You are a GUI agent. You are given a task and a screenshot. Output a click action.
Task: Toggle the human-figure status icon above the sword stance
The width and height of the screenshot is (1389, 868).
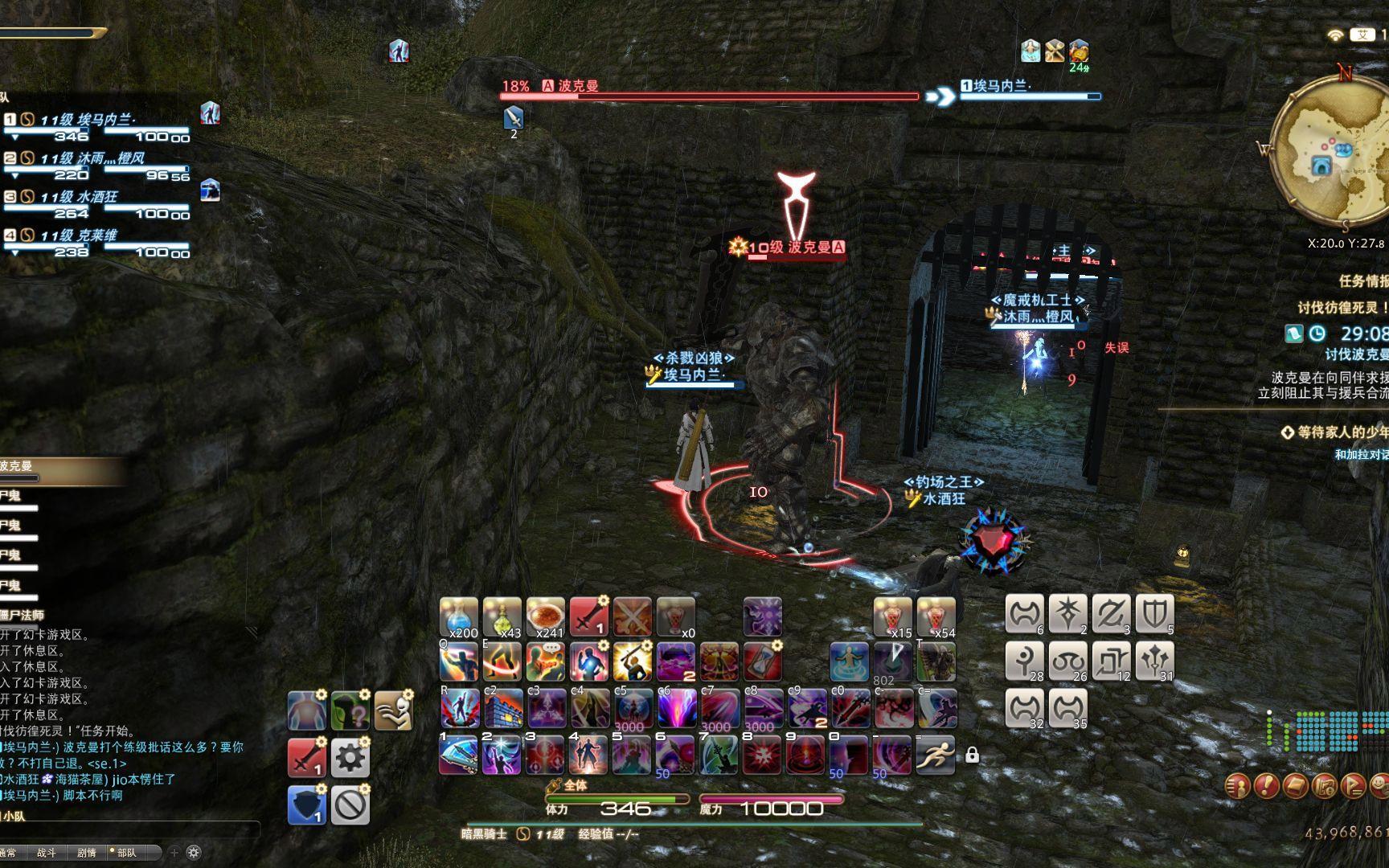click(307, 710)
